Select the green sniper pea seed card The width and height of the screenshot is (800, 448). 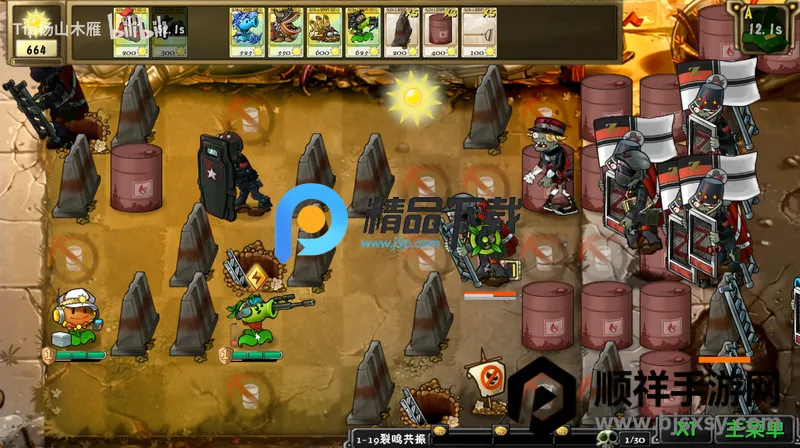pyautogui.click(x=361, y=31)
